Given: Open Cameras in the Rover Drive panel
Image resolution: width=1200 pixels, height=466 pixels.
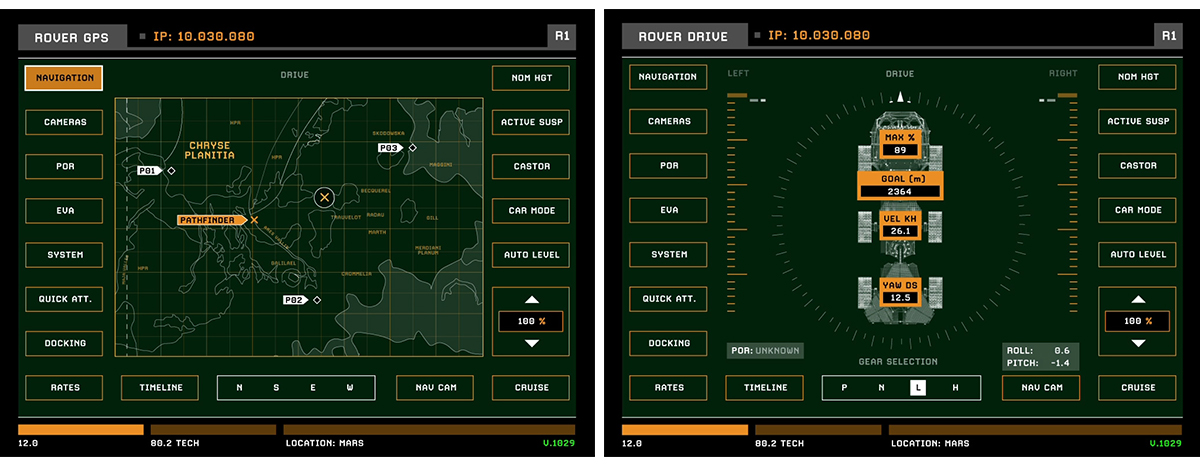Looking at the screenshot, I should 669,122.
